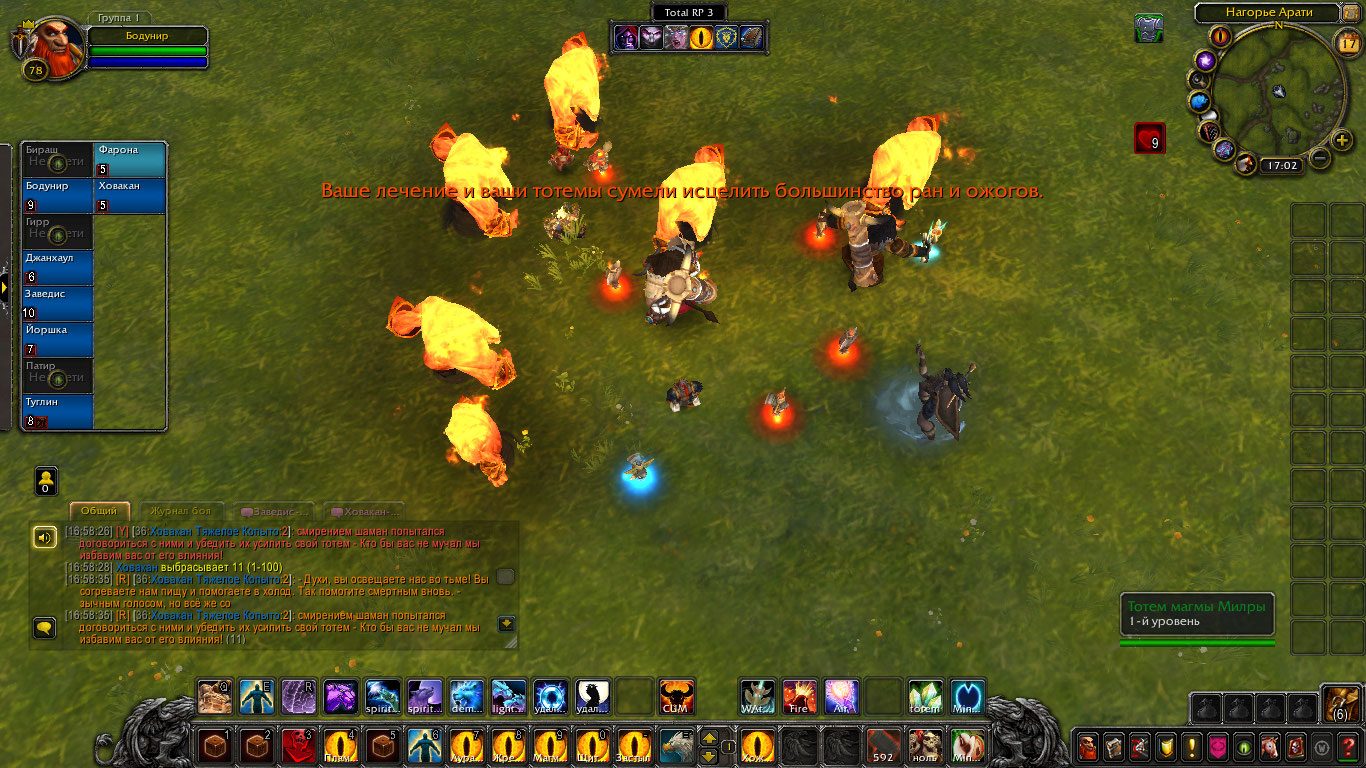Open the red question mark help button
This screenshot has width=1366, height=768.
[x=1349, y=746]
